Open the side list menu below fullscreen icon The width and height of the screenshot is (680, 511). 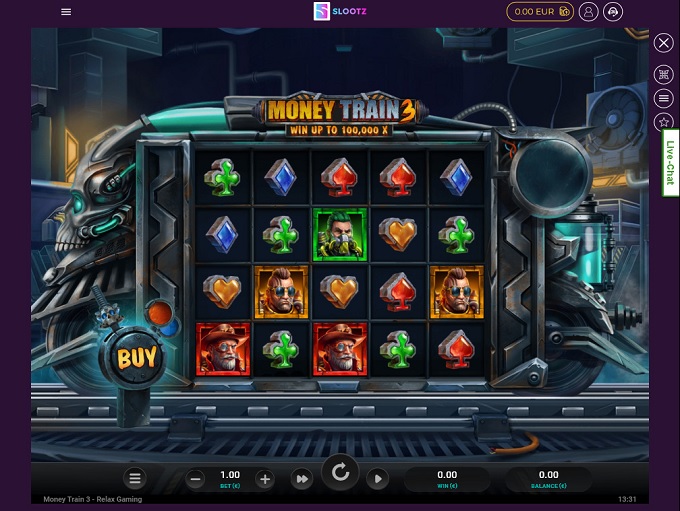[664, 98]
